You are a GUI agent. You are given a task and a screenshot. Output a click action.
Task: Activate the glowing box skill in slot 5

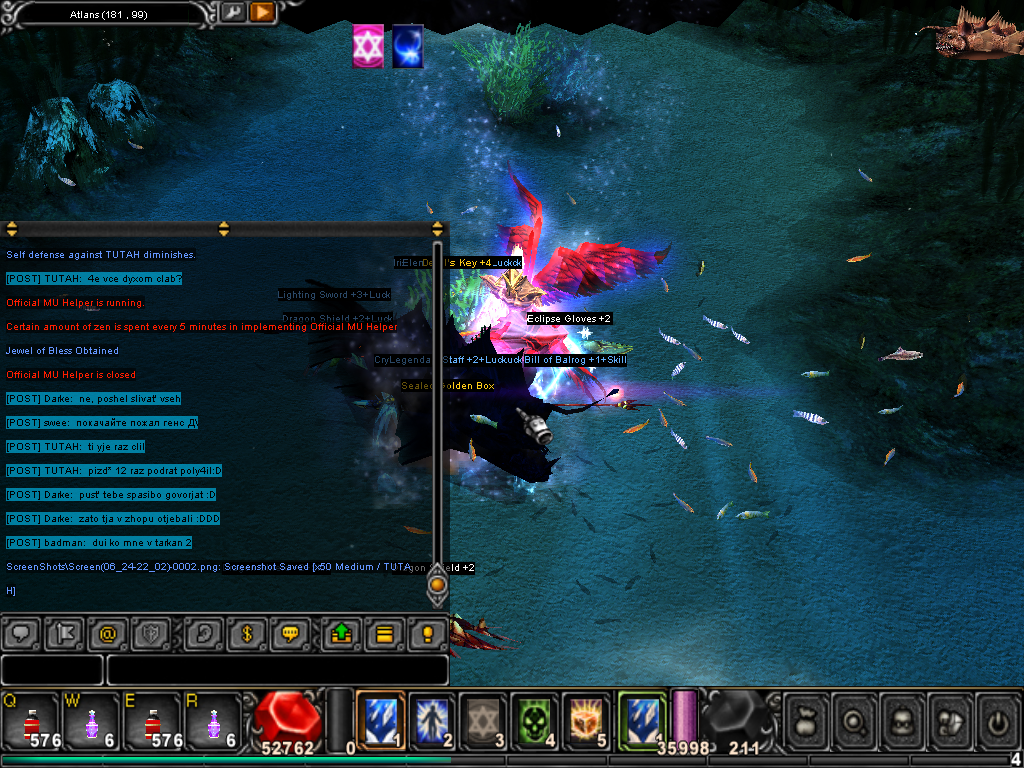pos(588,720)
